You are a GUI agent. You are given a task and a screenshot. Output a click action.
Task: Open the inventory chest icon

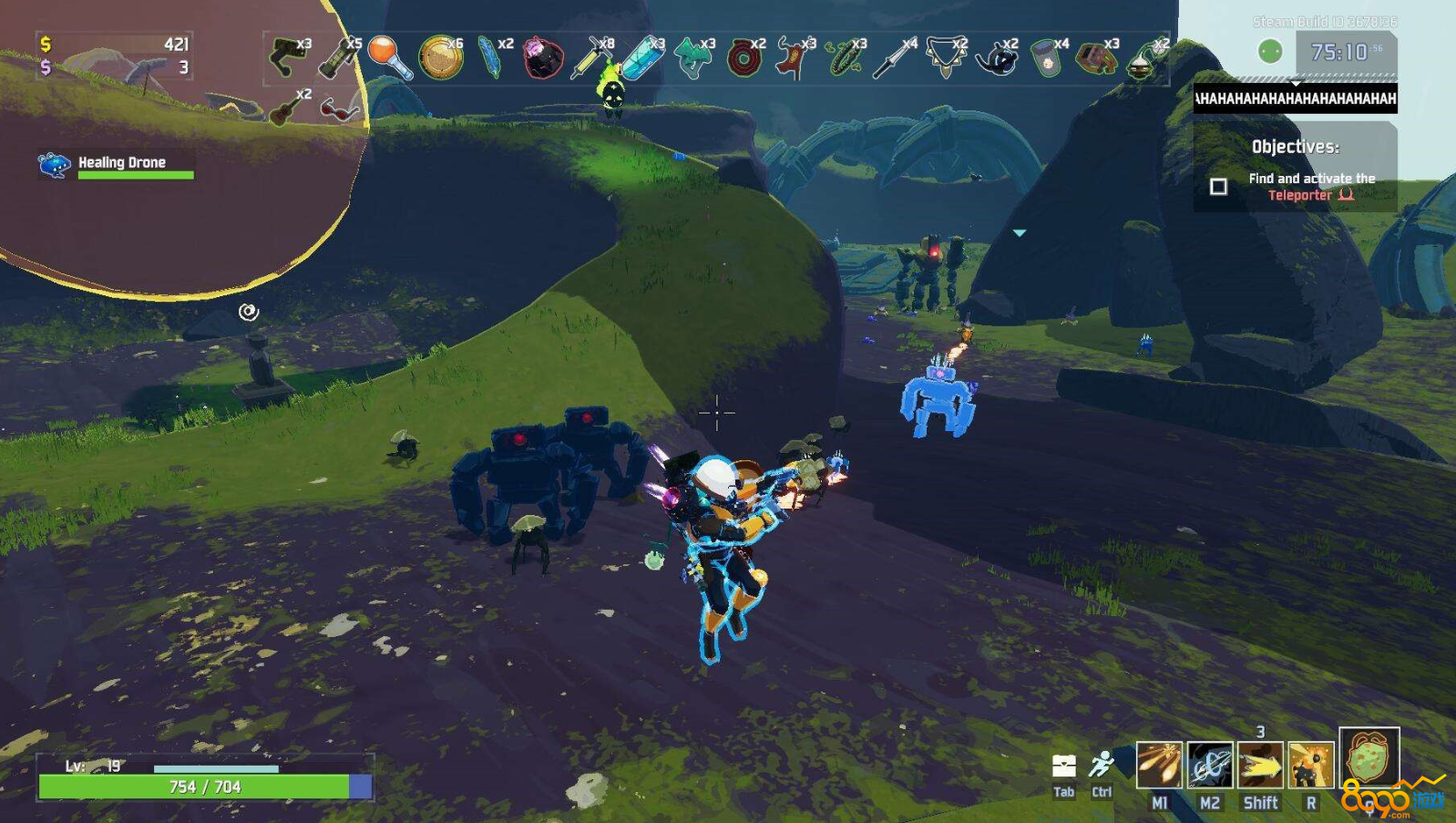coord(1063,766)
